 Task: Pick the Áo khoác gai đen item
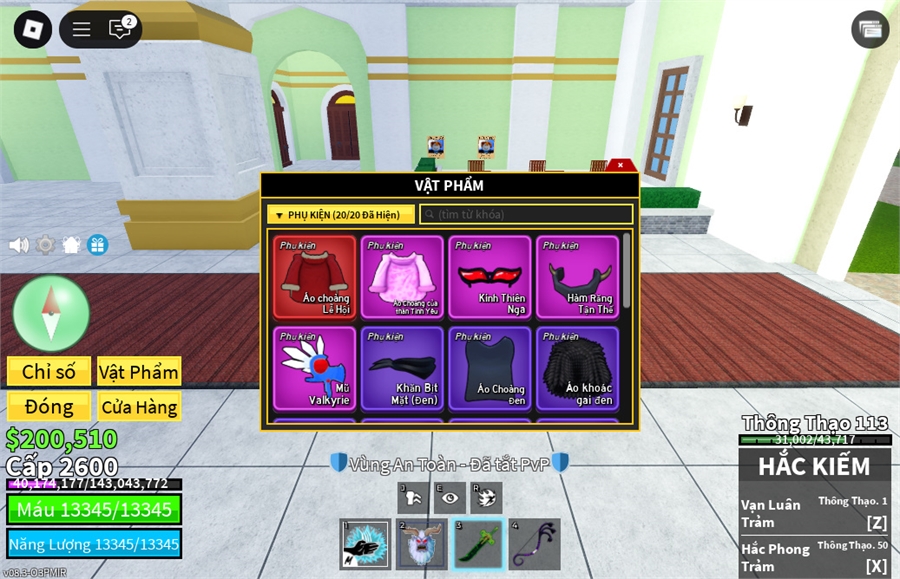577,368
